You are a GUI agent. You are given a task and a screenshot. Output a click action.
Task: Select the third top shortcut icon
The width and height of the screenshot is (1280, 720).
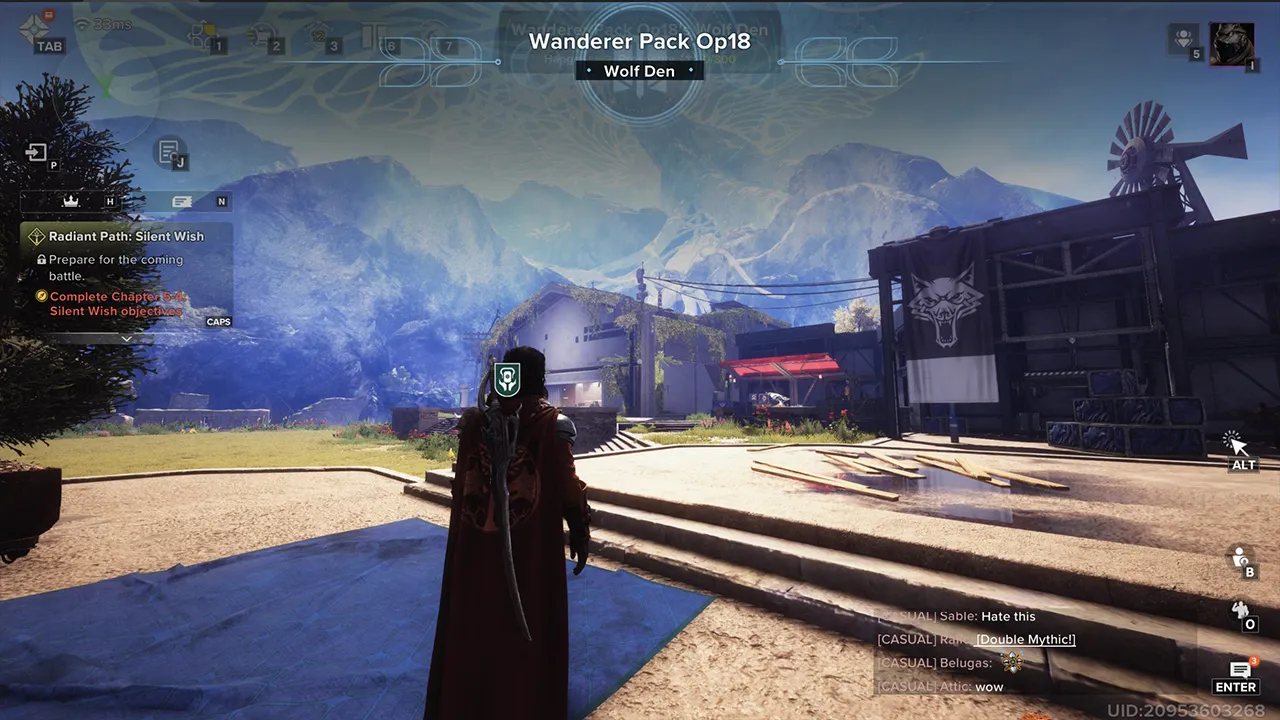click(x=320, y=36)
